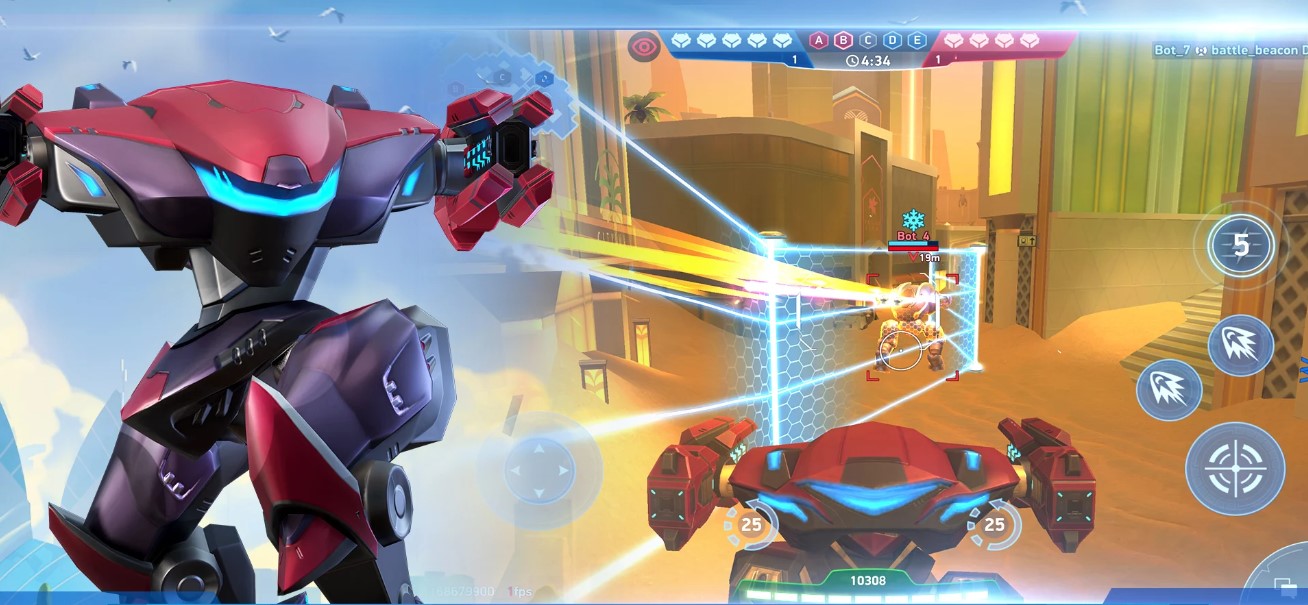1308x605 pixels.
Task: Click the red eye icon
Action: coord(643,46)
